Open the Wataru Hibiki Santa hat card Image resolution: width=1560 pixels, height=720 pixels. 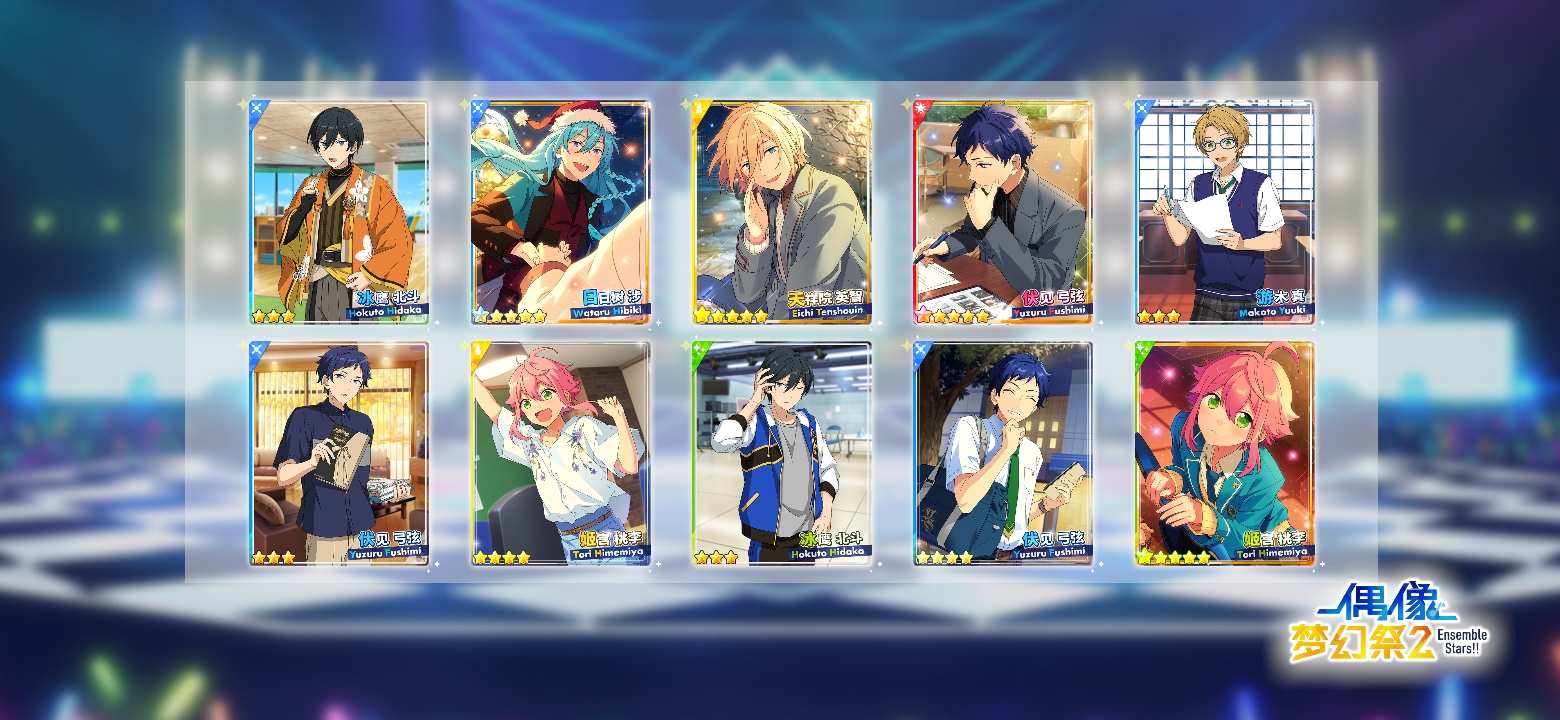pyautogui.click(x=561, y=212)
